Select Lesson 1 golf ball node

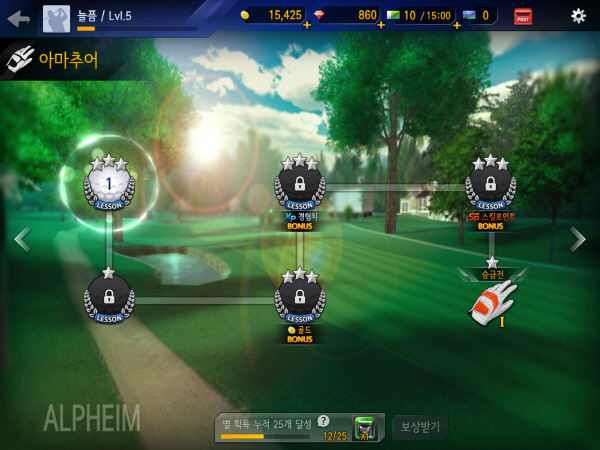pyautogui.click(x=107, y=184)
